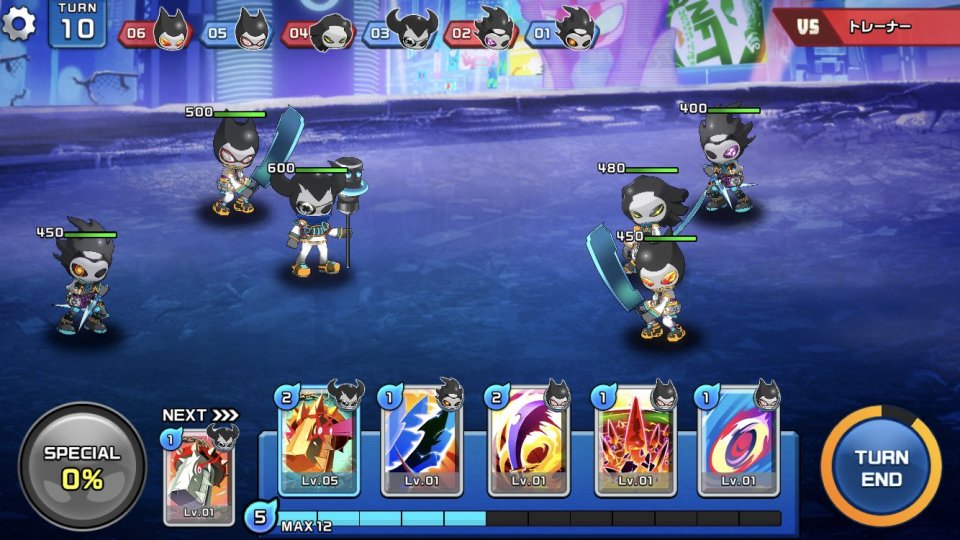
Task: Tap turn order portrait 05
Action: point(237,32)
